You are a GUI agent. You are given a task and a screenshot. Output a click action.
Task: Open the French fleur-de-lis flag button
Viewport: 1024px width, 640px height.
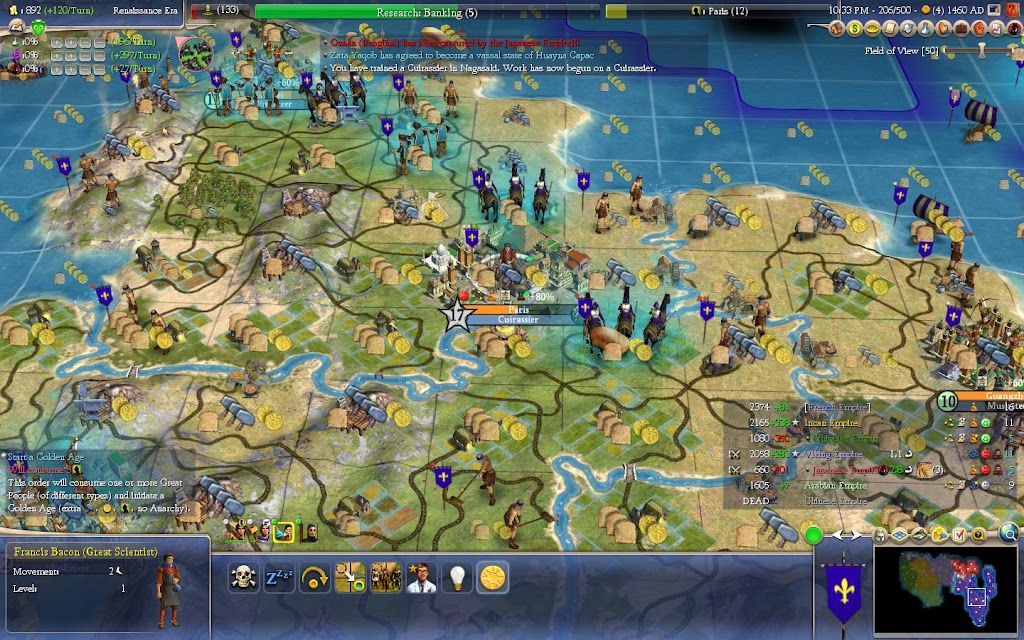coord(840,592)
